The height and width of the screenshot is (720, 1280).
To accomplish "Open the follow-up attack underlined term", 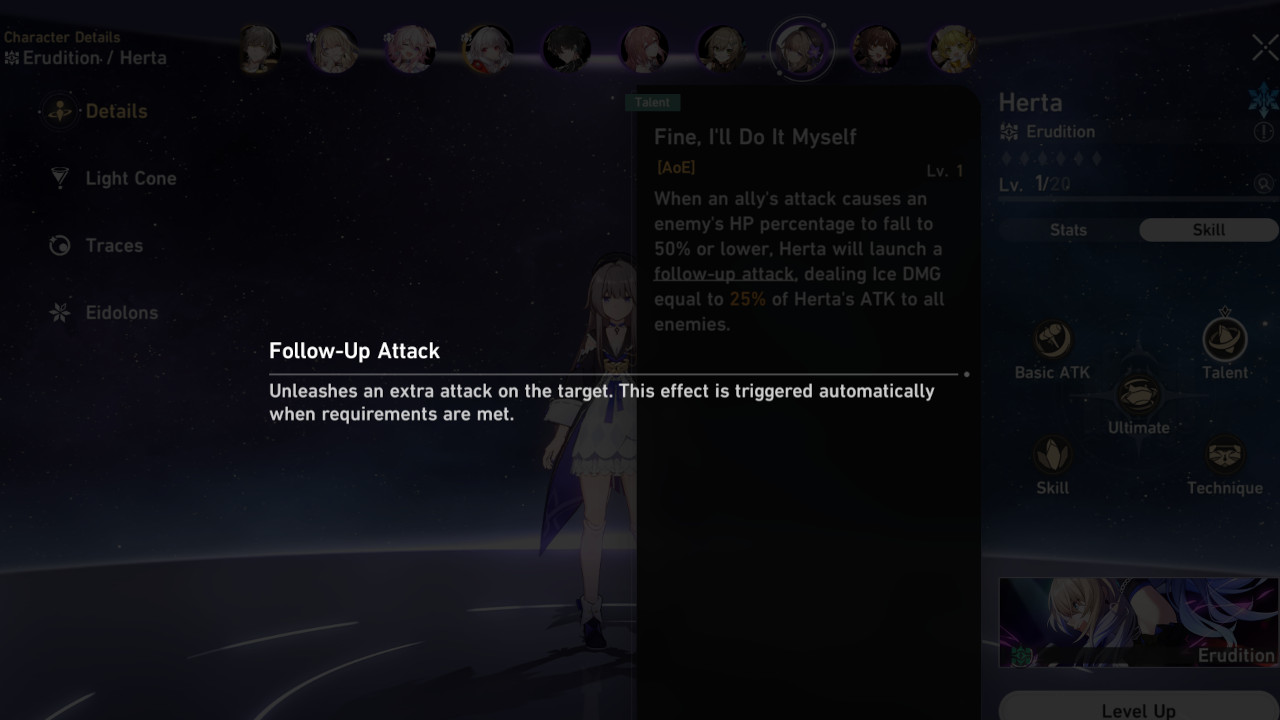I will click(724, 274).
